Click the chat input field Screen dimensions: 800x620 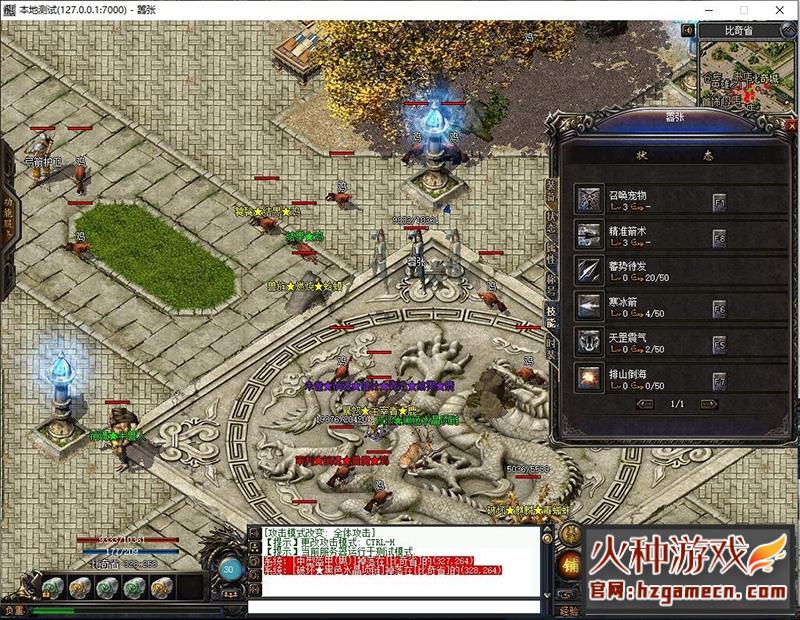pyautogui.click(x=395, y=606)
